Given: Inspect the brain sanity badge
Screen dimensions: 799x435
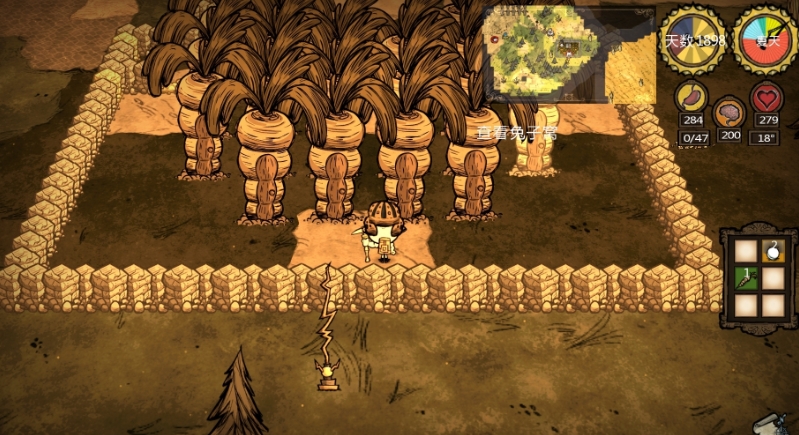Looking at the screenshot, I should point(730,107).
